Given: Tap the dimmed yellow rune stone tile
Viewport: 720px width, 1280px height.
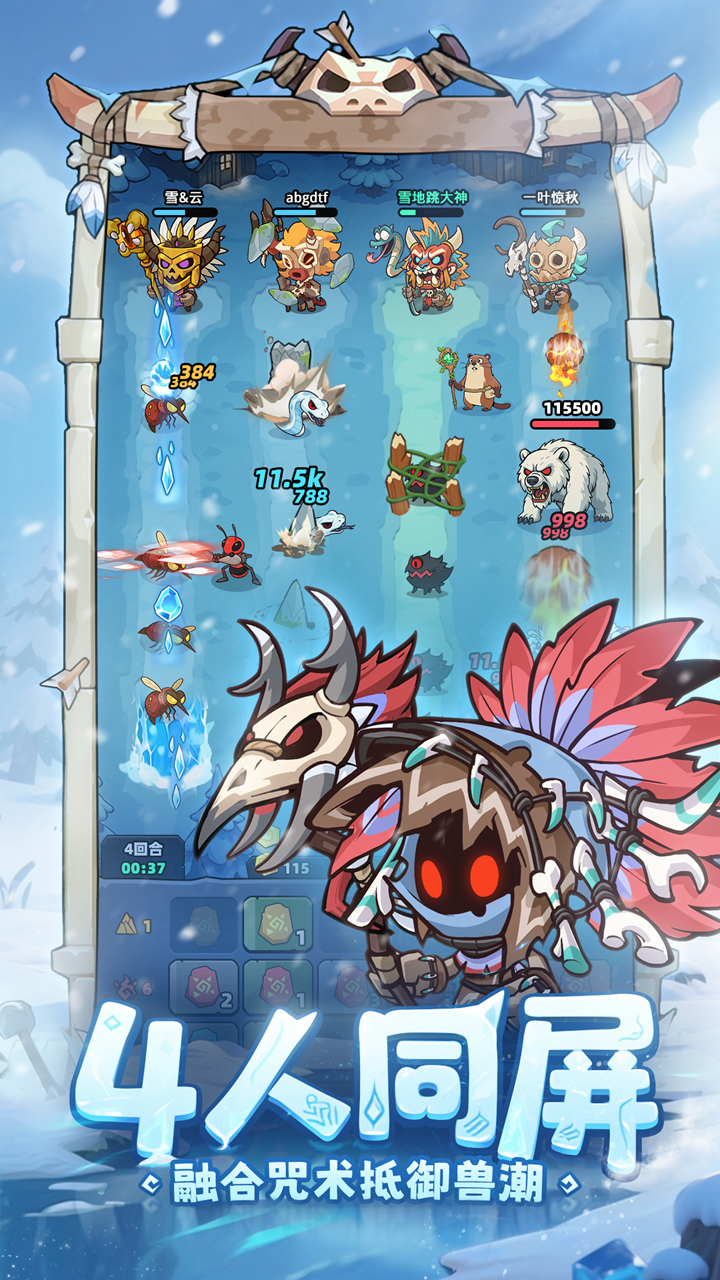Looking at the screenshot, I should 203,924.
